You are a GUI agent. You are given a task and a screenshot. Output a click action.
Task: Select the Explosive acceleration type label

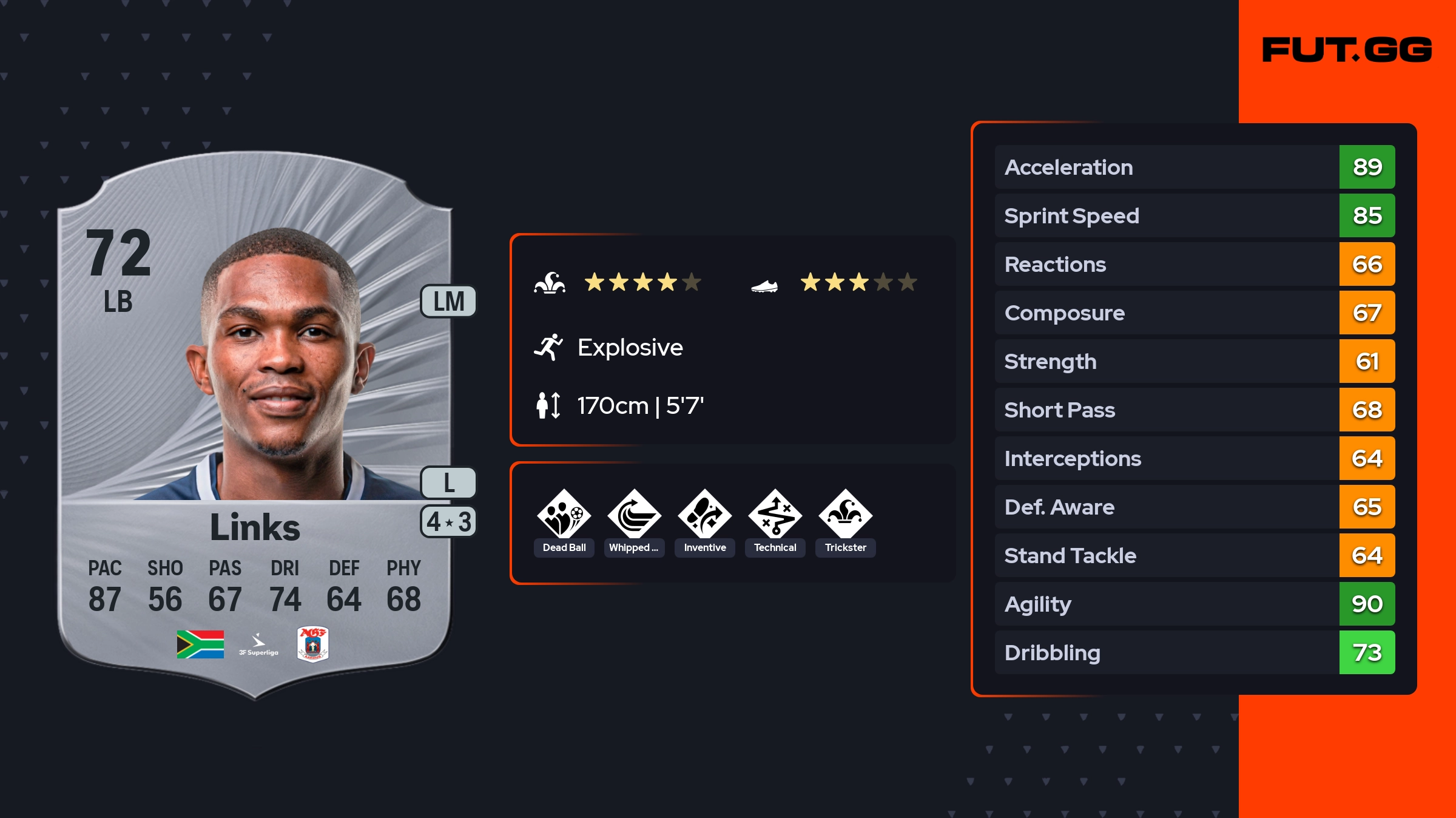click(x=630, y=348)
